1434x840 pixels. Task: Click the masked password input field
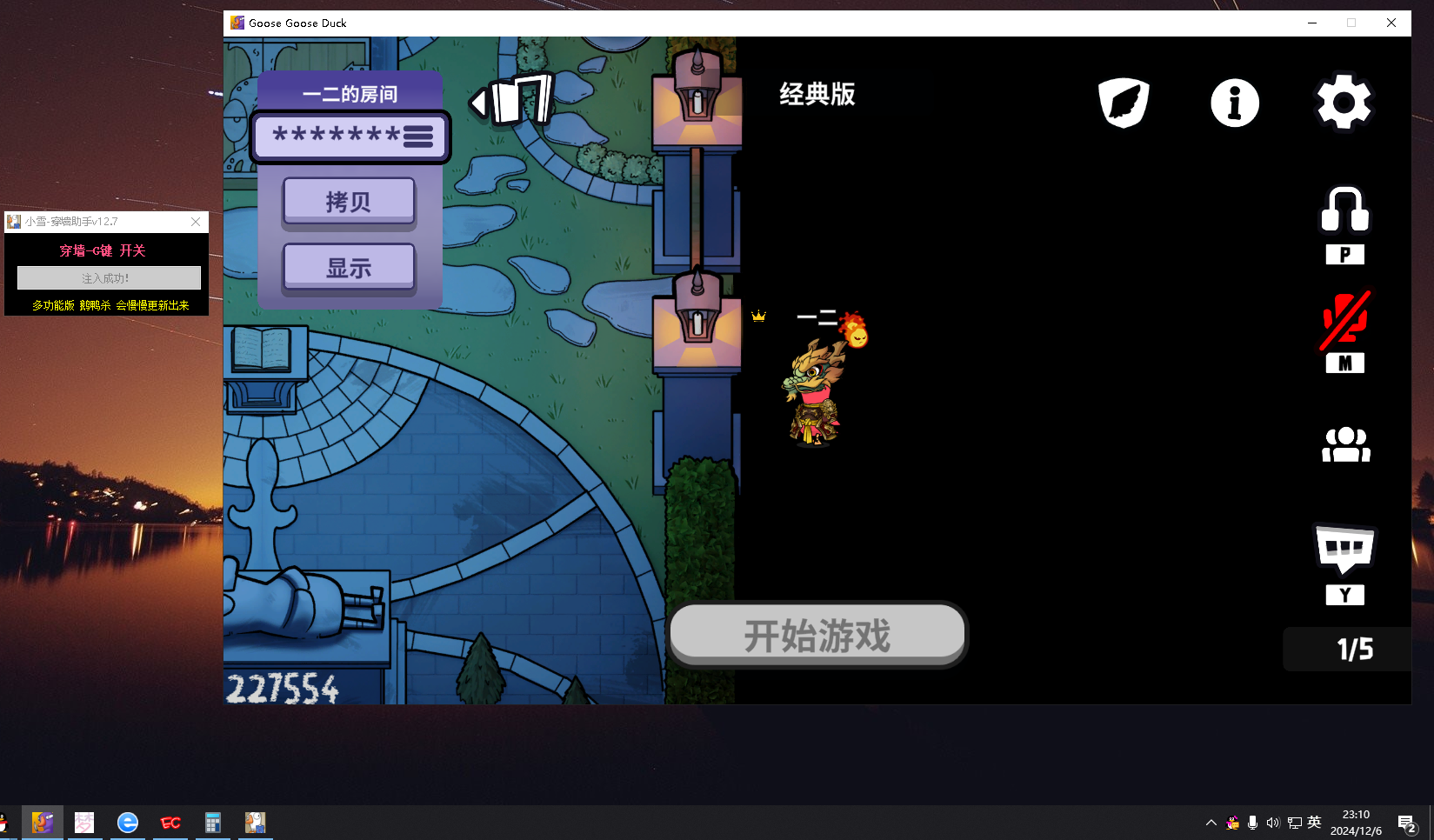click(335, 137)
